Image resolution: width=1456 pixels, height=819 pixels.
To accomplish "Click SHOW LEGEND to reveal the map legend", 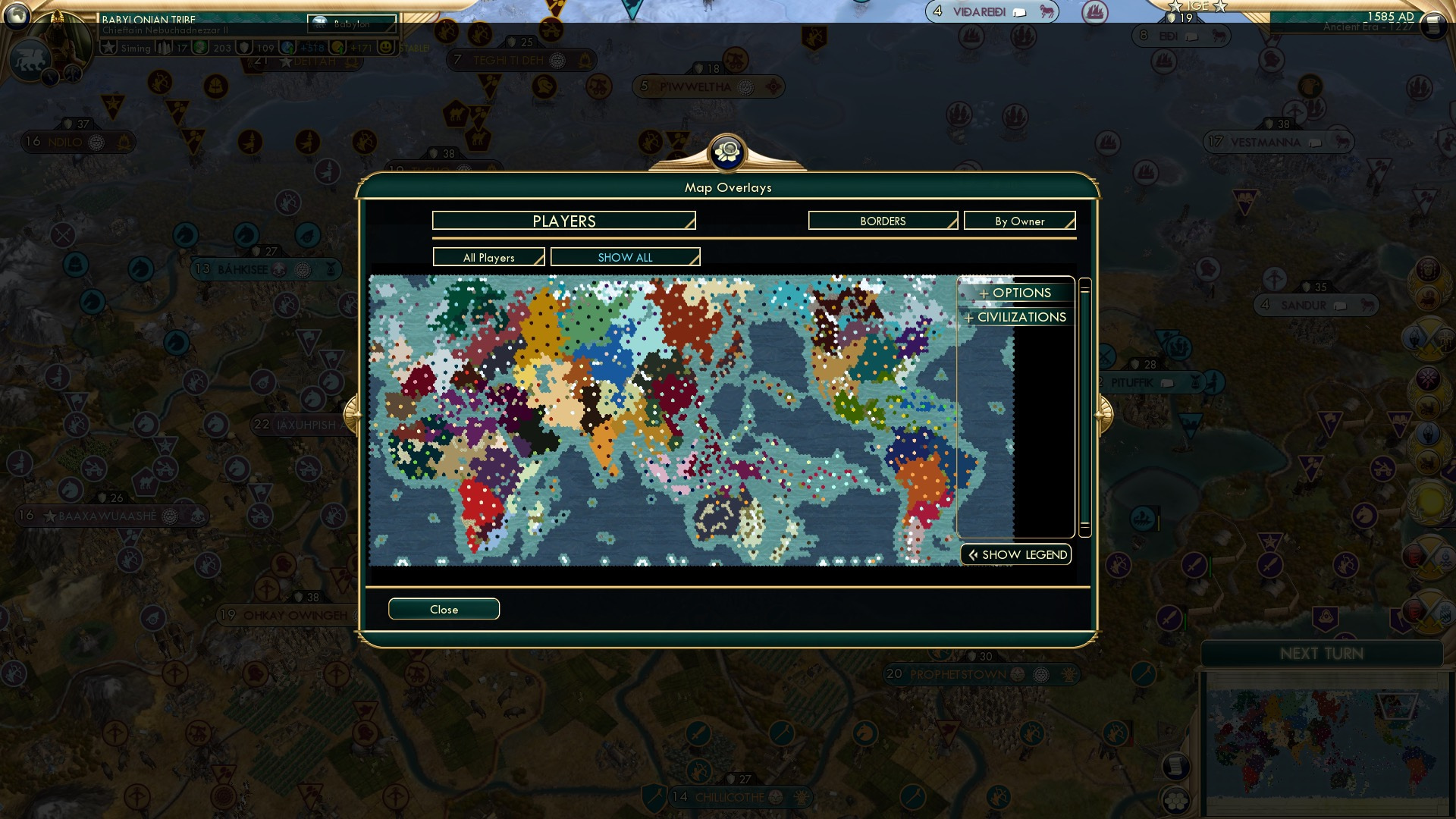I will click(1015, 554).
